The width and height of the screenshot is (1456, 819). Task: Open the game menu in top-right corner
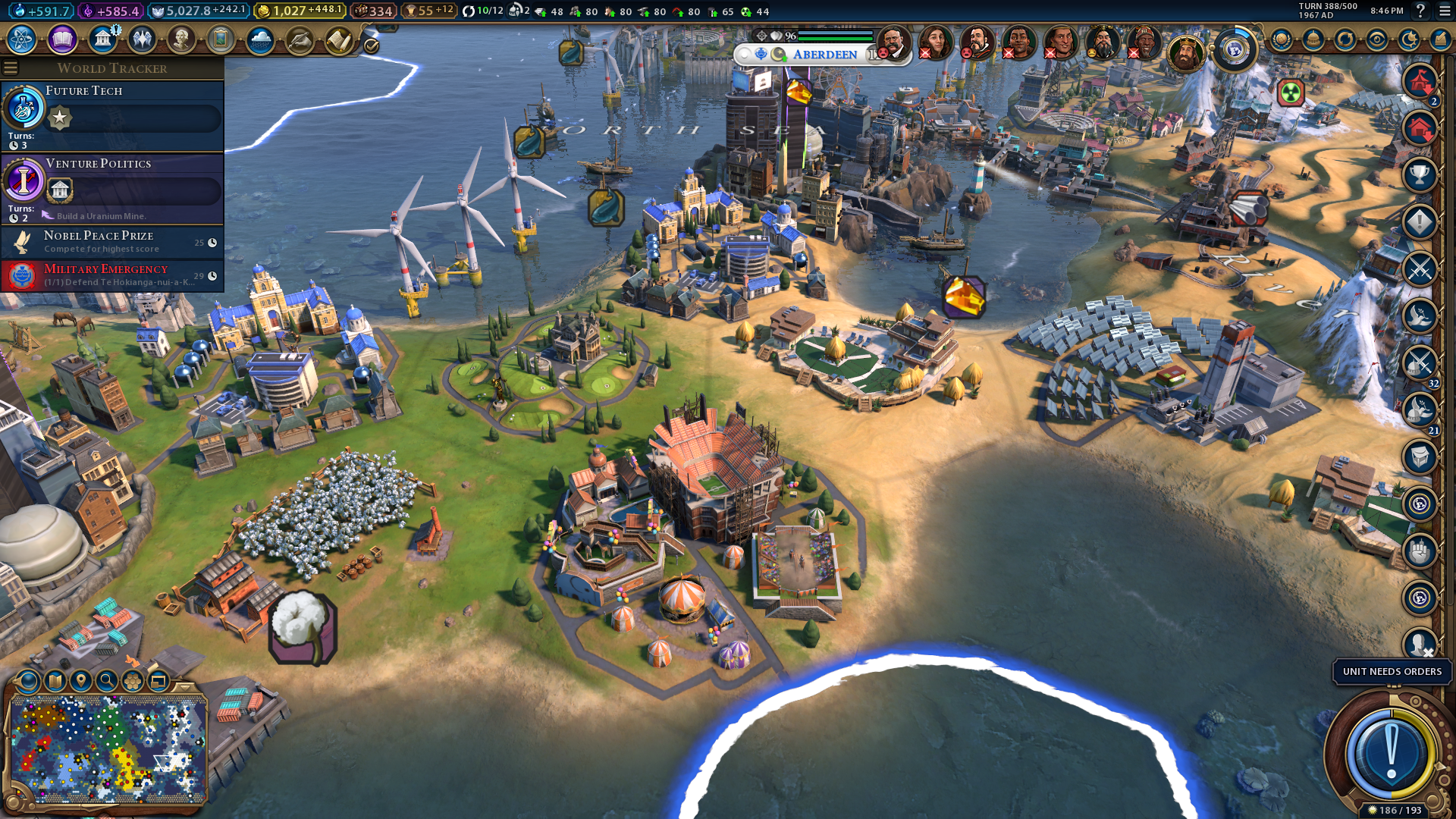click(x=1445, y=11)
